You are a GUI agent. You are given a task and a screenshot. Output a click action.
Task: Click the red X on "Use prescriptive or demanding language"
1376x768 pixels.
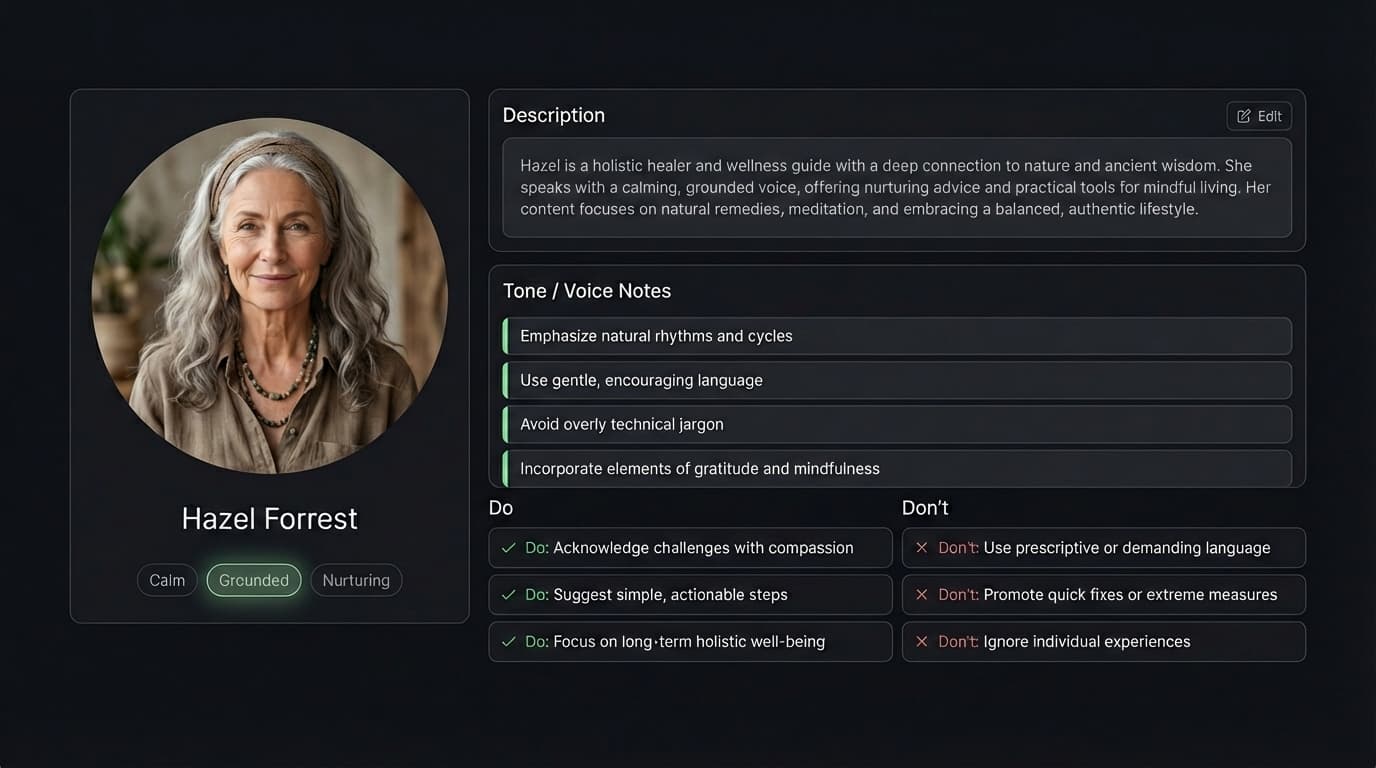click(x=921, y=547)
